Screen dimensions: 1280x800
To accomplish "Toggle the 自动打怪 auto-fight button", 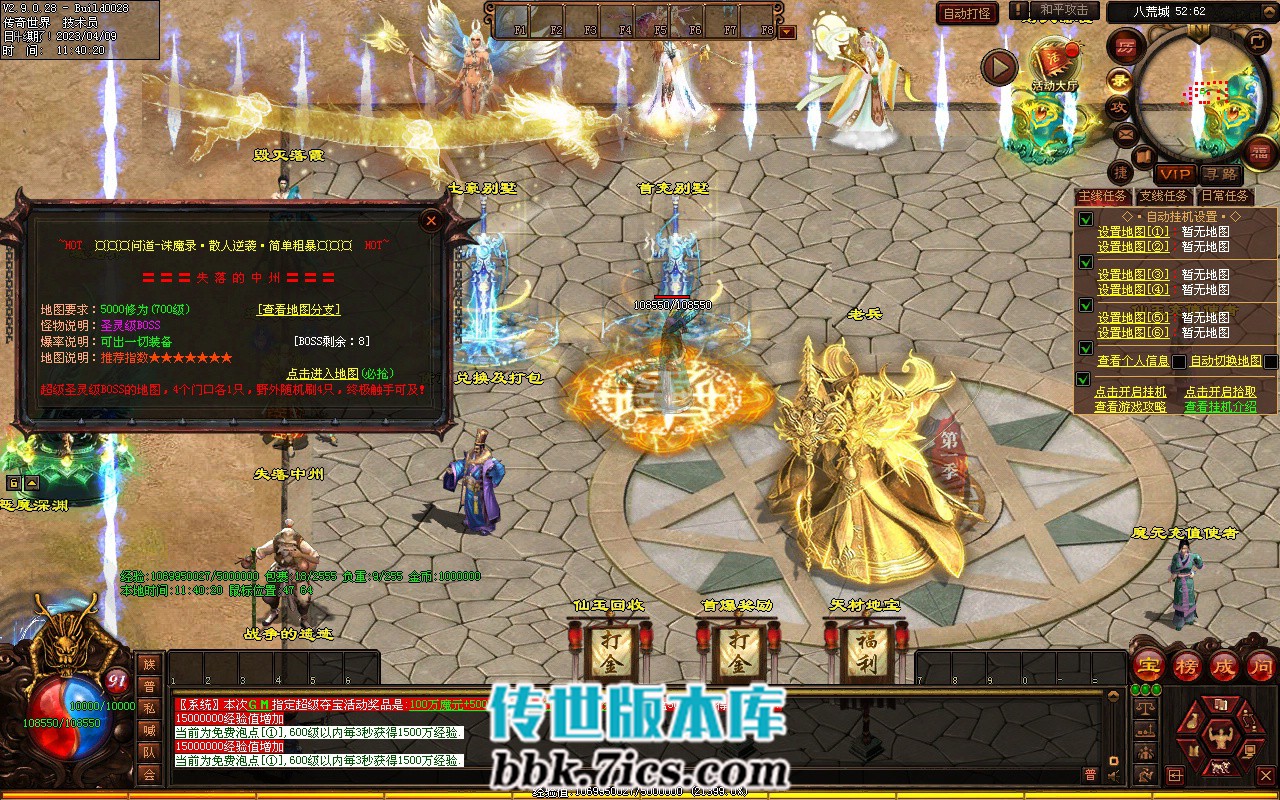I will click(x=967, y=13).
